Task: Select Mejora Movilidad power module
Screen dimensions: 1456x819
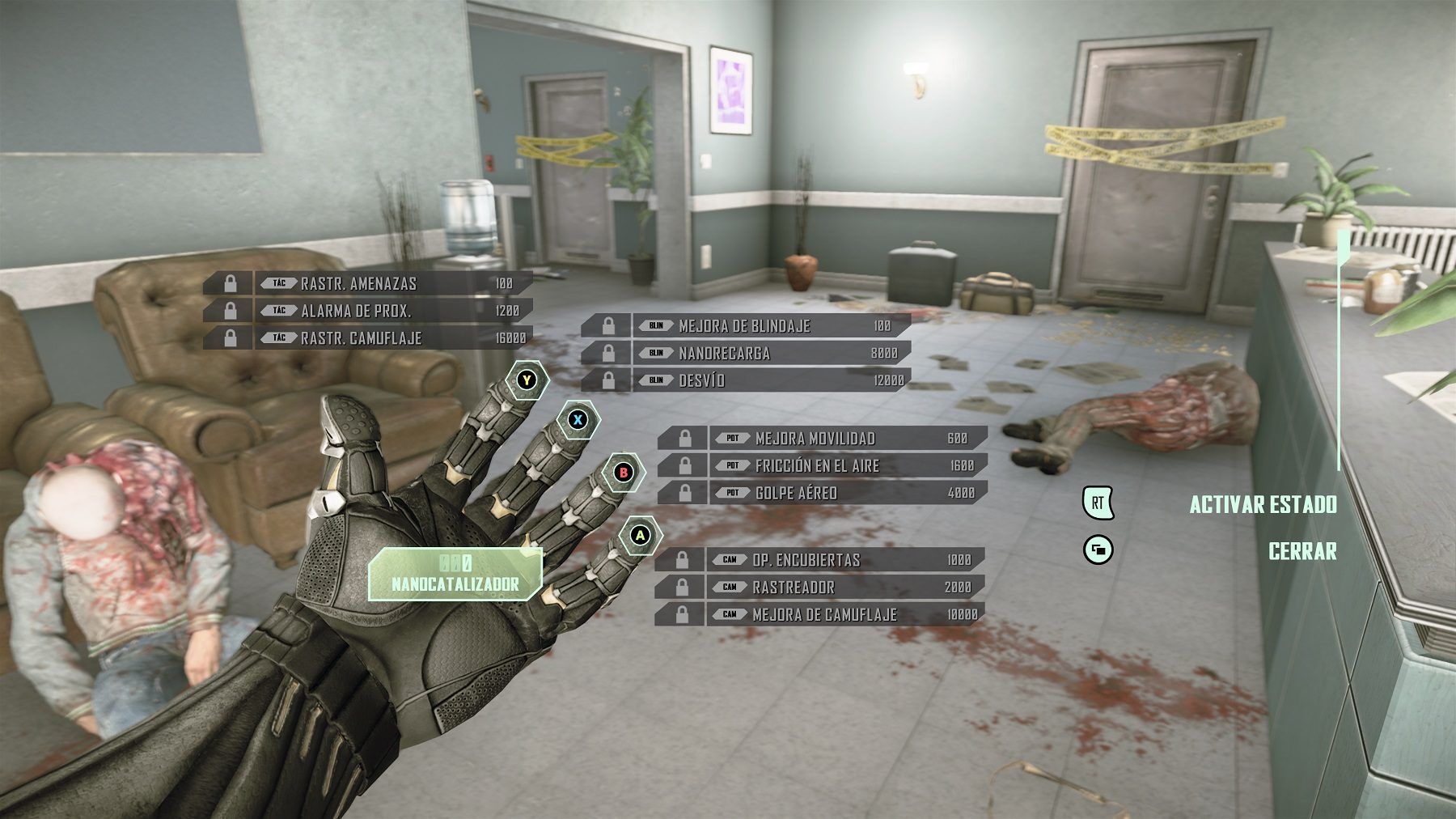Action: 822,439
